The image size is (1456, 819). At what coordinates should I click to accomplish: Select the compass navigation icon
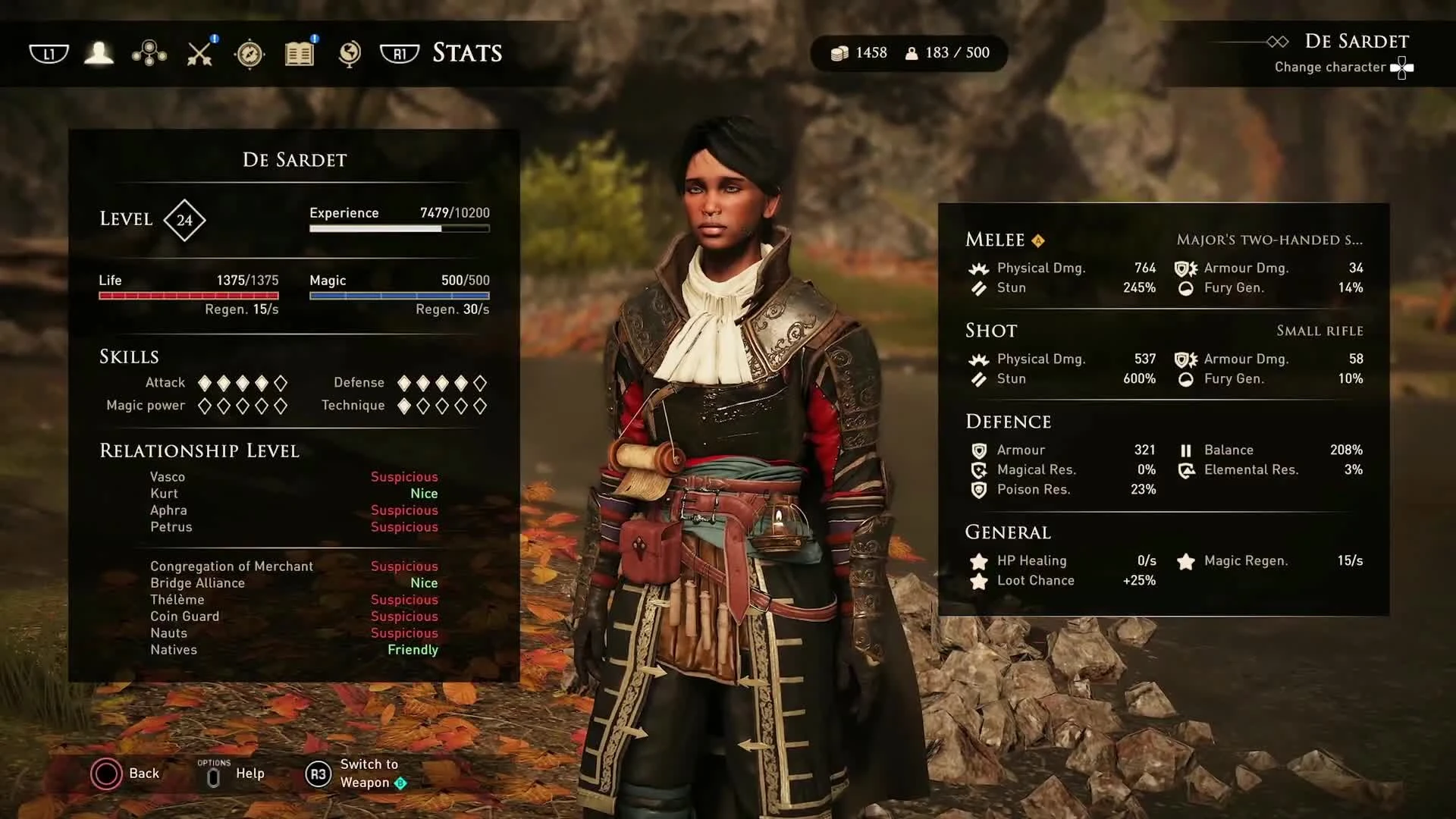tap(249, 53)
